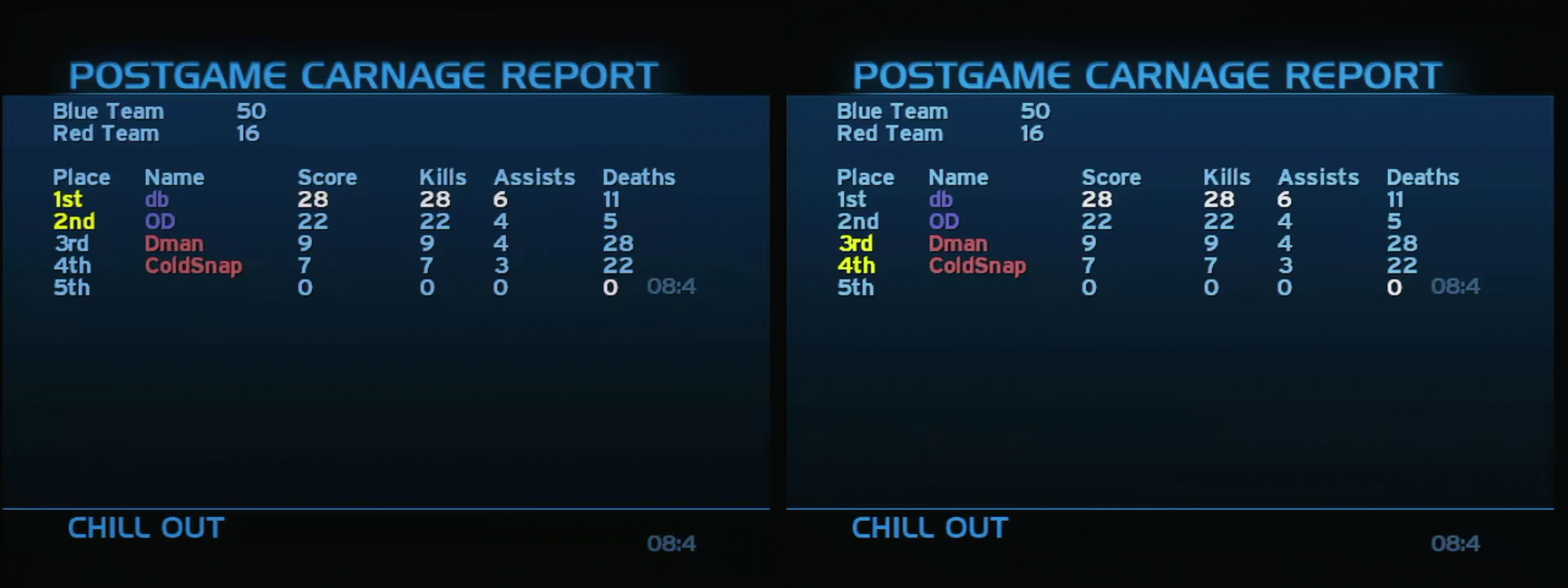Screen dimensions: 1568x588
Task: Select ColdSnap's name on the right scoreboard
Action: click(977, 265)
